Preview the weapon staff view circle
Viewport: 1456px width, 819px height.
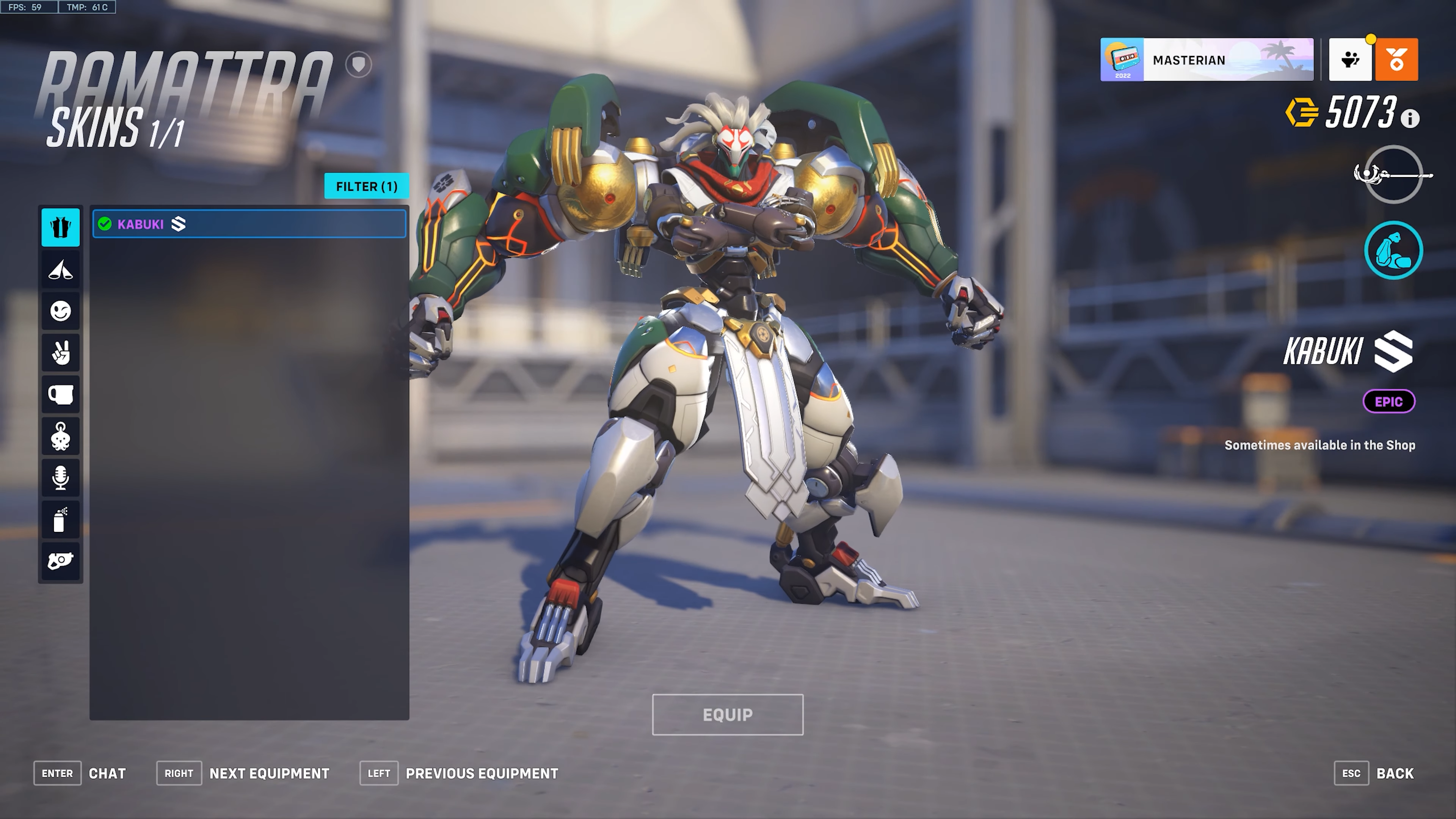[1393, 174]
